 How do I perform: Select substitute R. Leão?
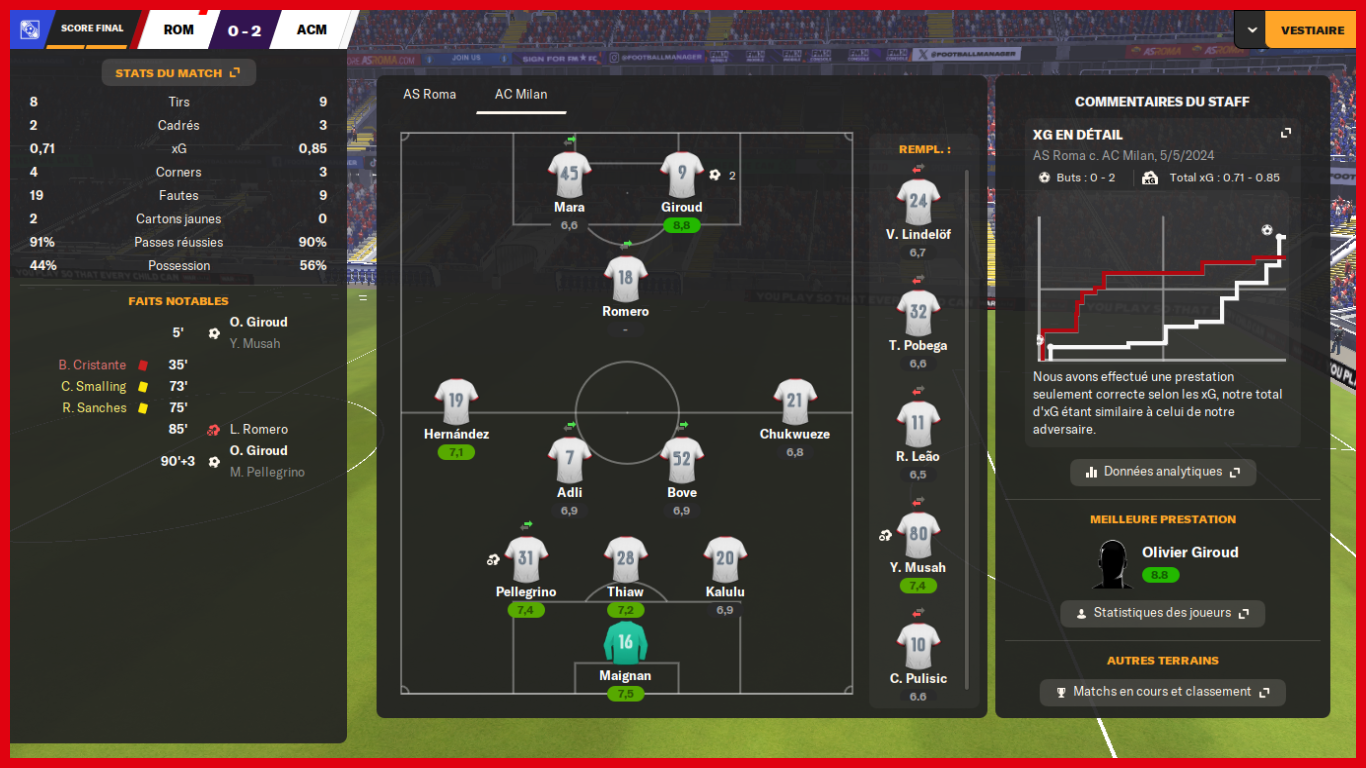918,426
